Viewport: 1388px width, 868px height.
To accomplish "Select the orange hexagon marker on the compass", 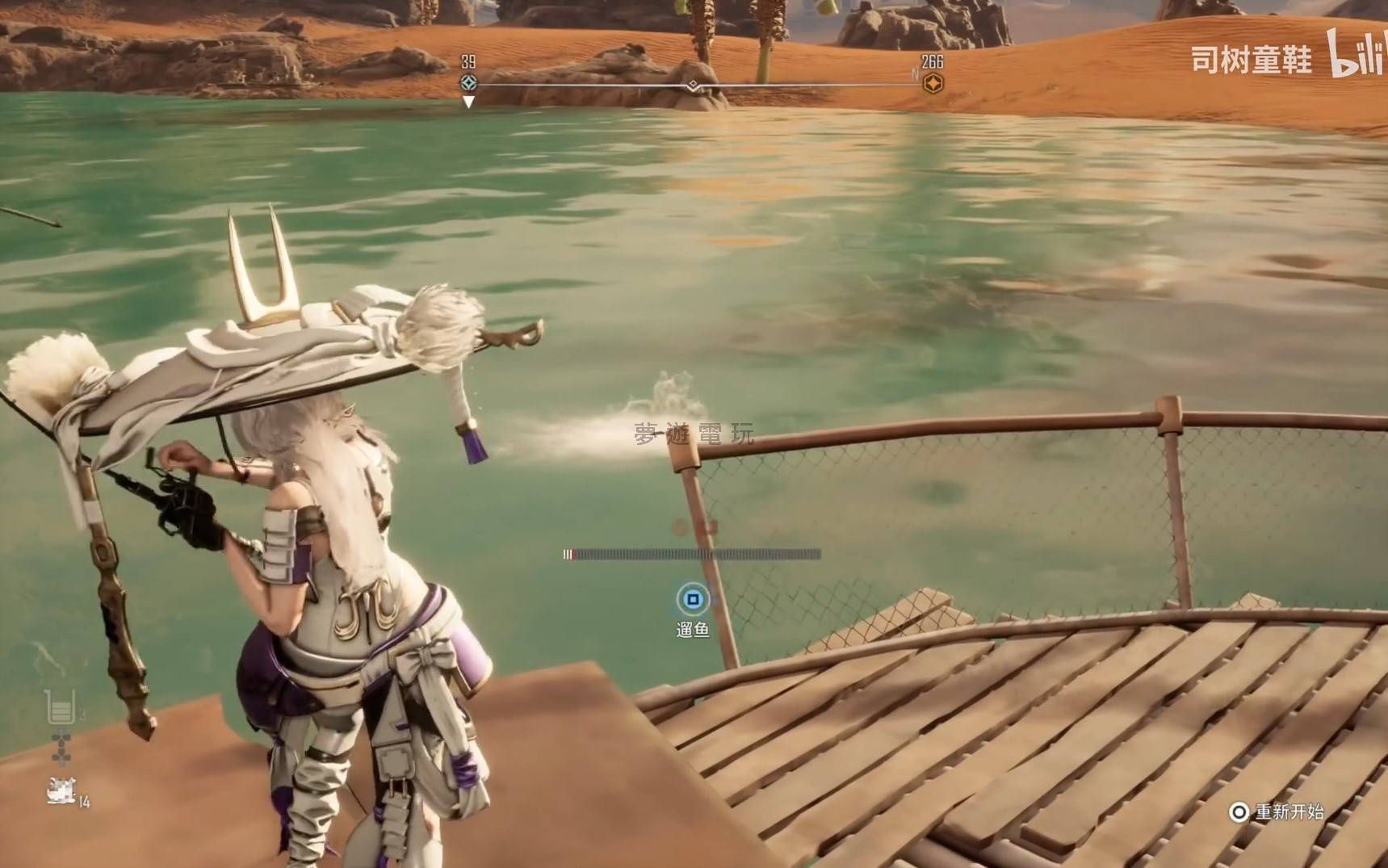I will (933, 83).
